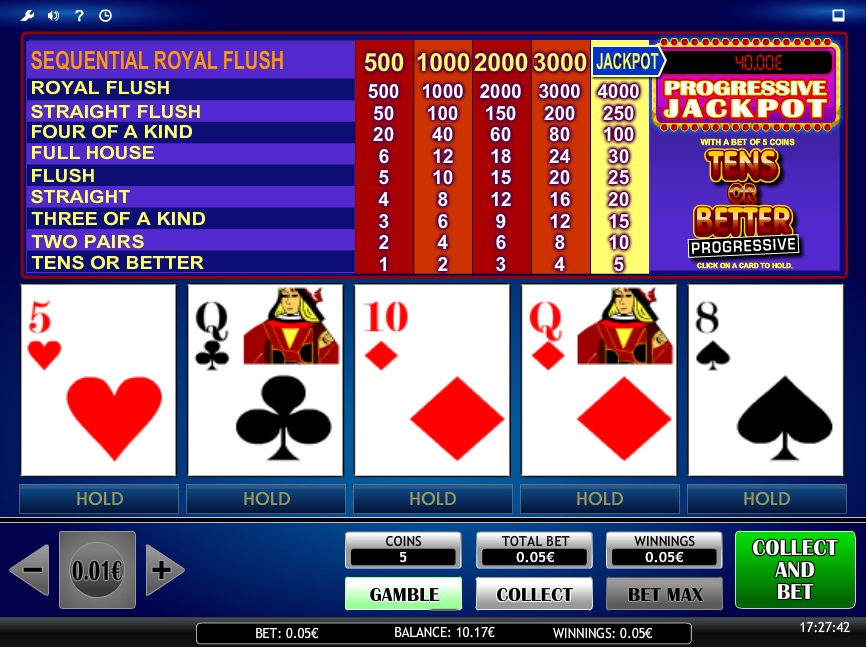
Task: Activate the green Collect and Bet button
Action: coord(794,570)
